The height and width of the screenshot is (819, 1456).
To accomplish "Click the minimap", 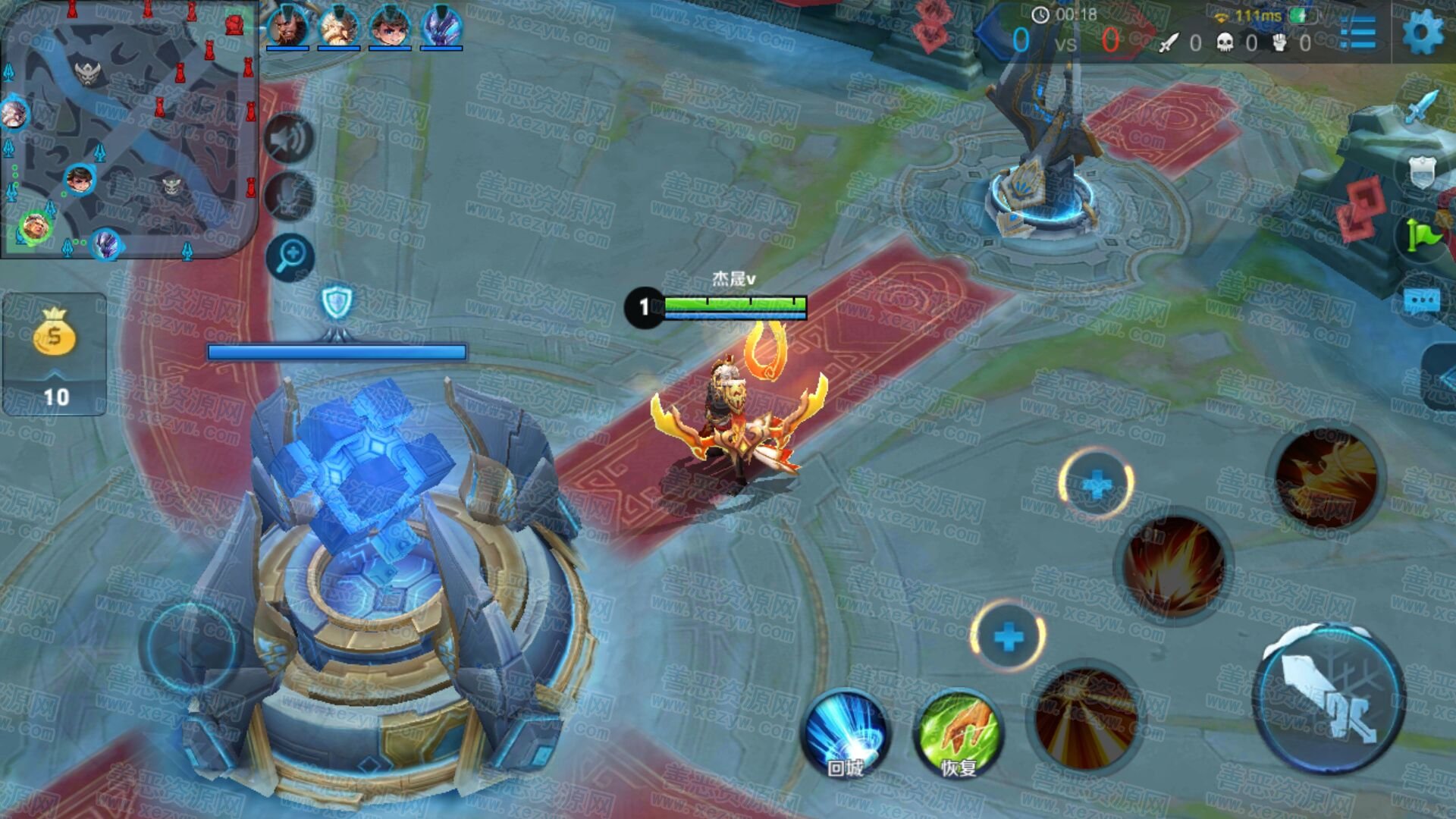I will point(129,129).
